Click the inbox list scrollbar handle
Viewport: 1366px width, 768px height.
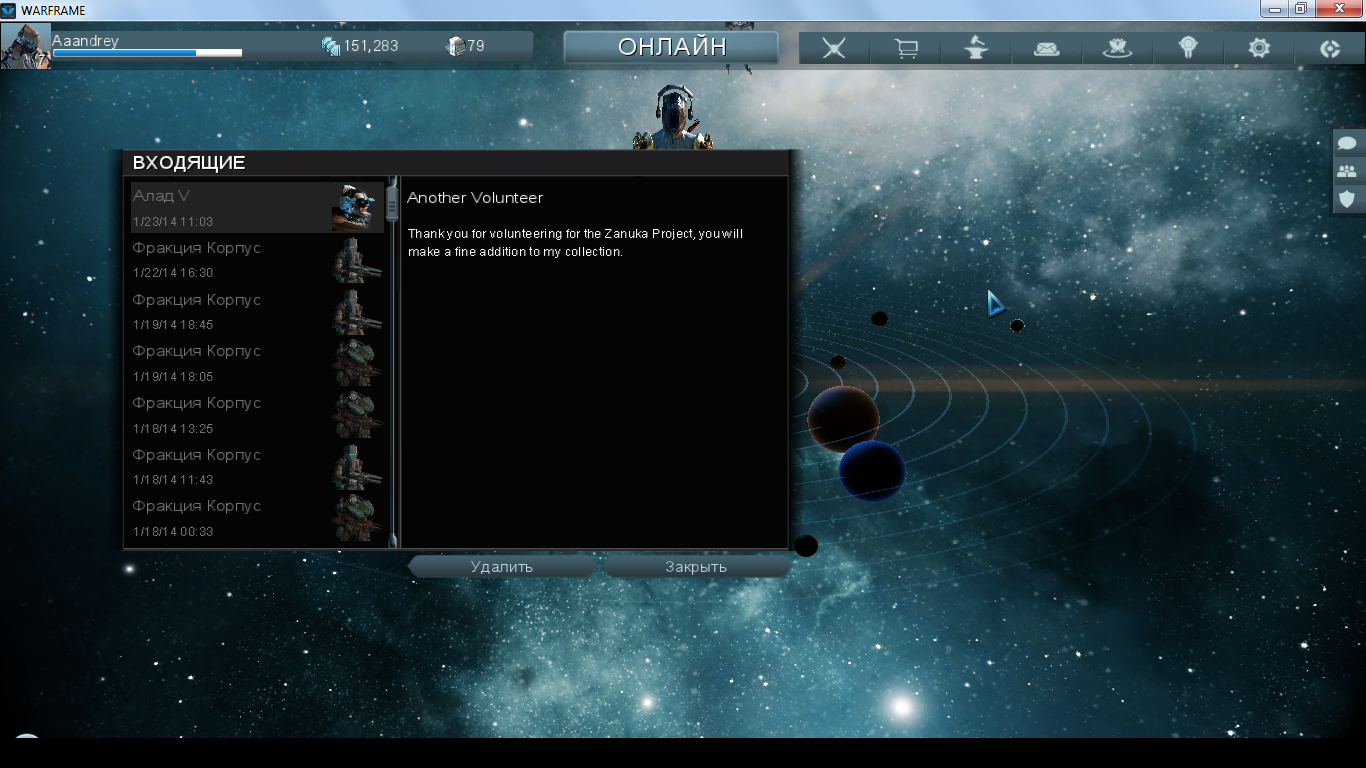pyautogui.click(x=392, y=205)
